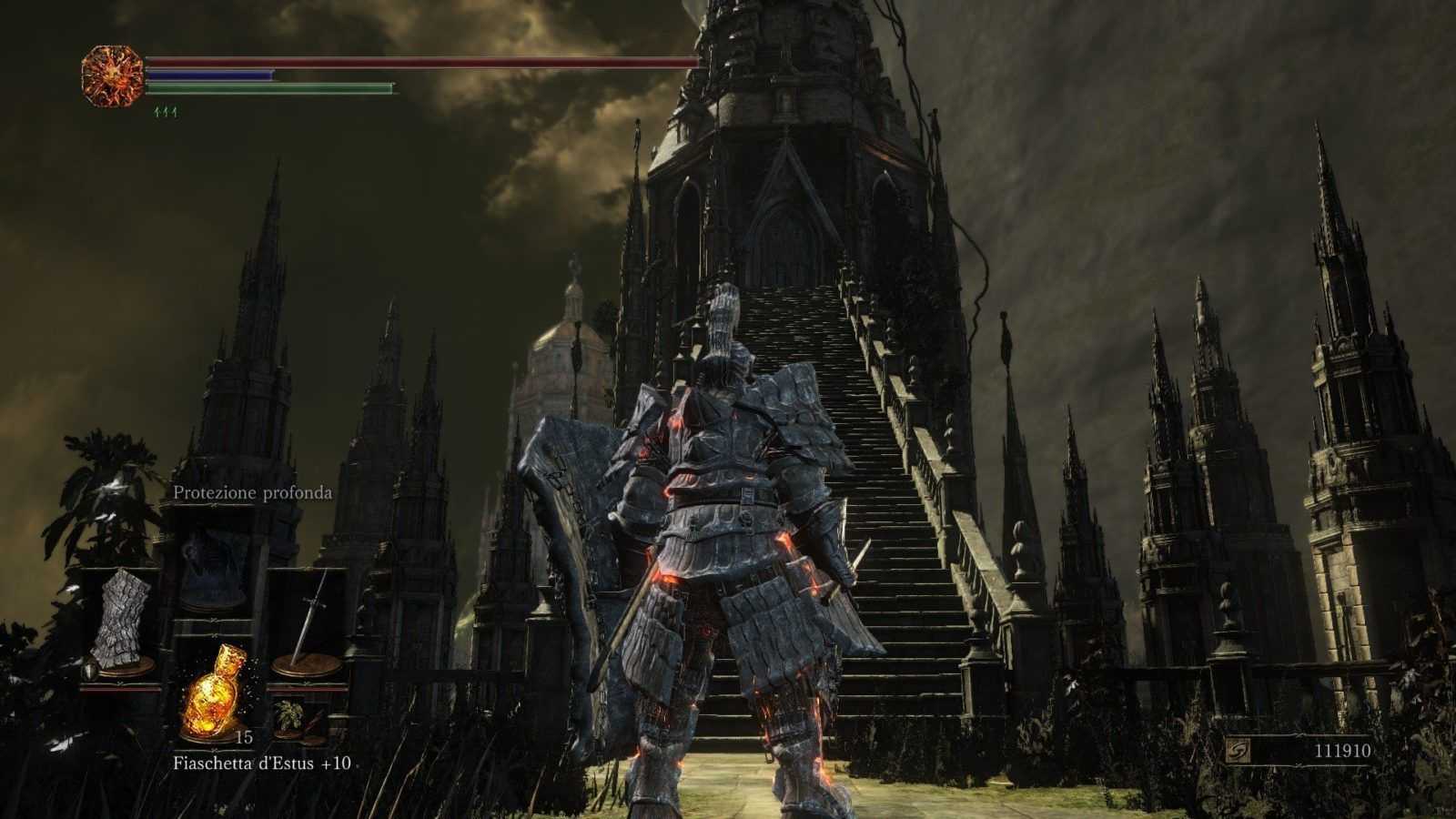Choose the equipped sword slot
This screenshot has height=819, width=1456.
pos(309,622)
